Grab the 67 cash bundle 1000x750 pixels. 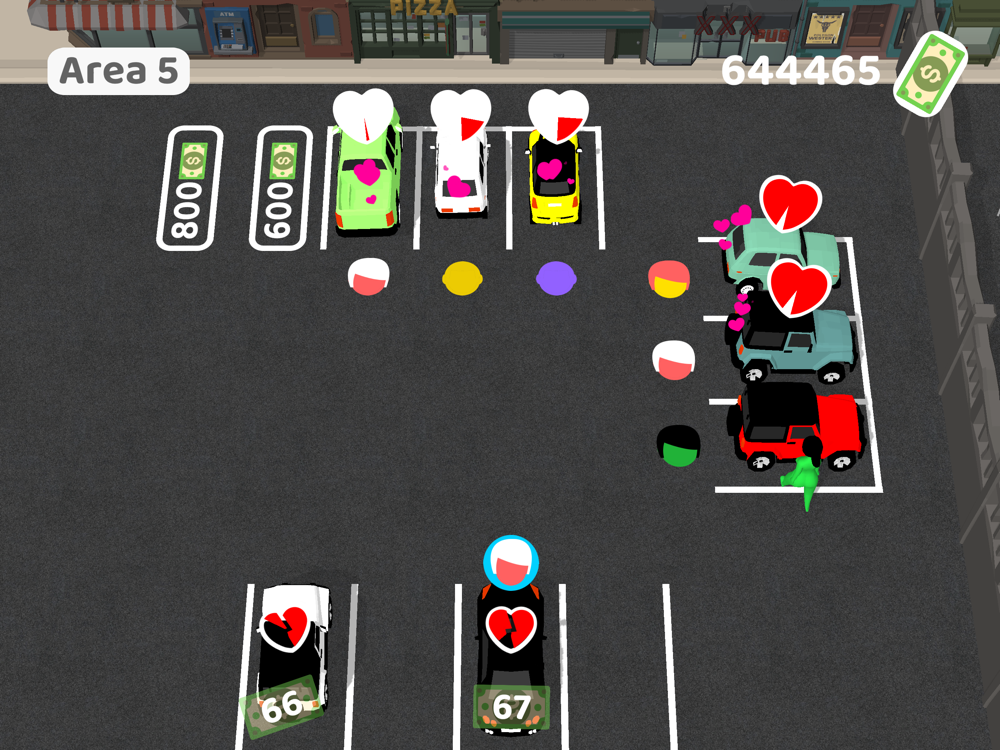[x=511, y=708]
